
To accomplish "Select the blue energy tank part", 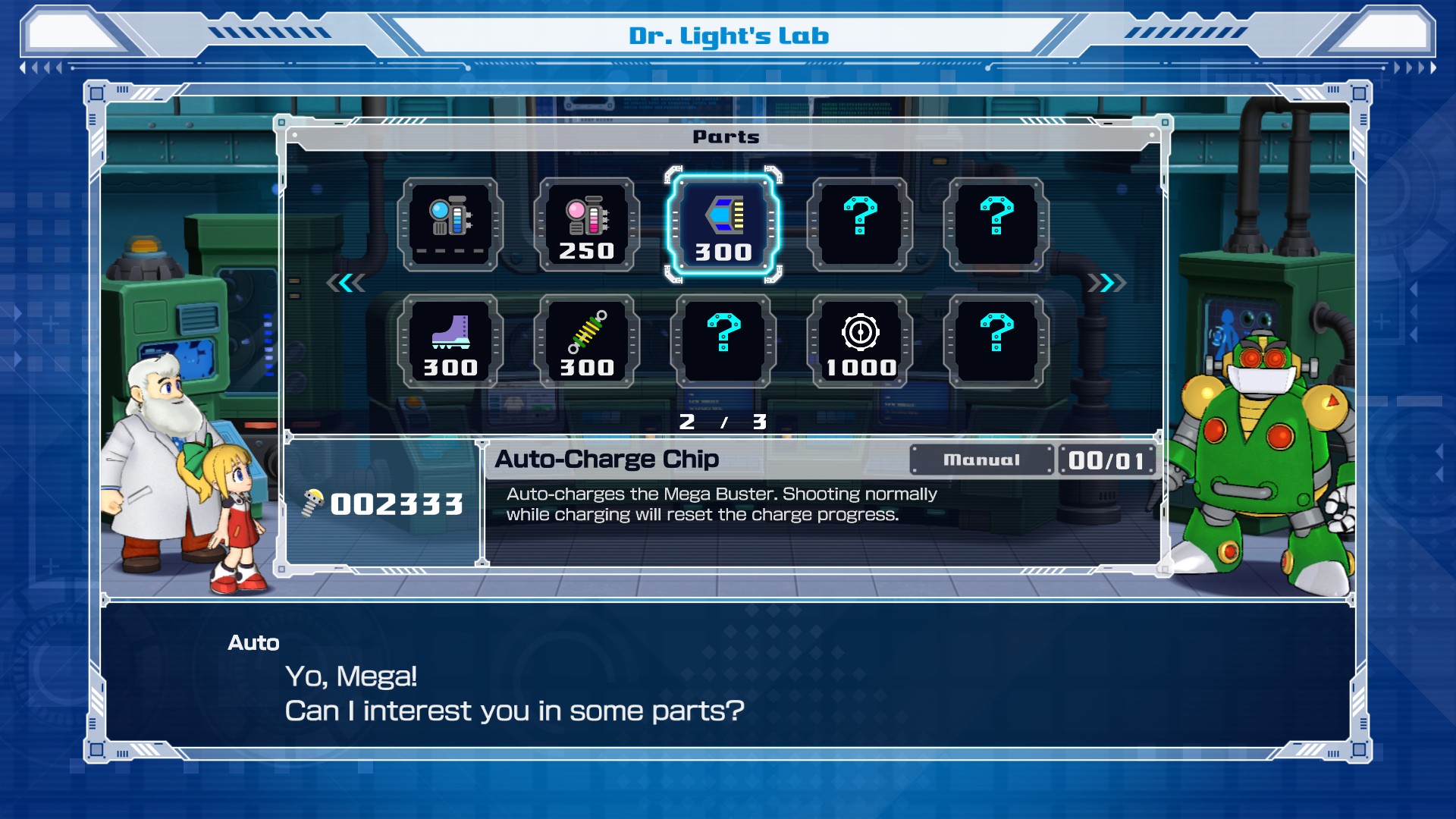I will (450, 225).
